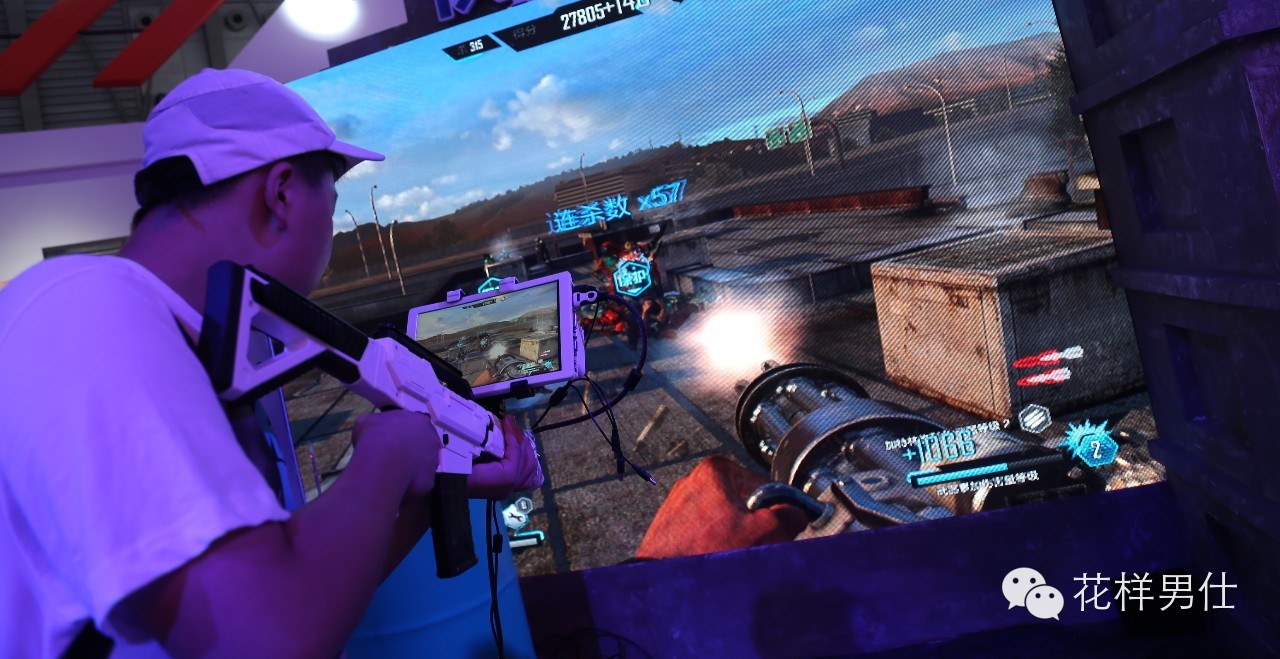The image size is (1280, 659).
Task: Activate the blue hexagon skill showing 2
Action: (x=1095, y=447)
